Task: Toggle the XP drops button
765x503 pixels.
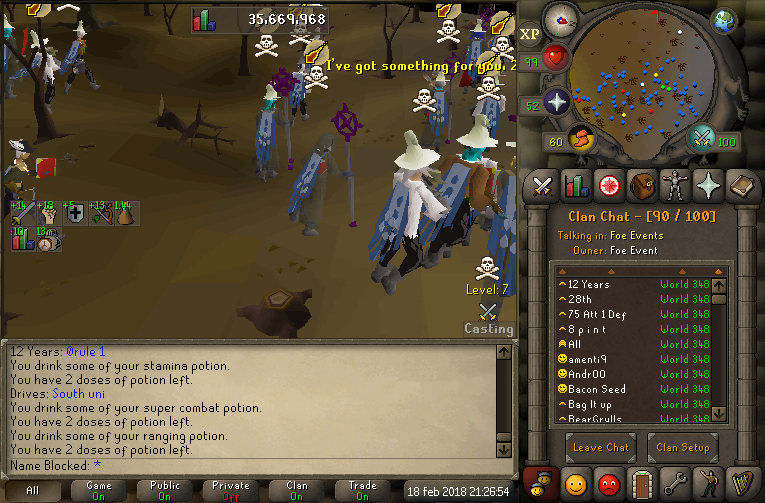Action: 530,34
